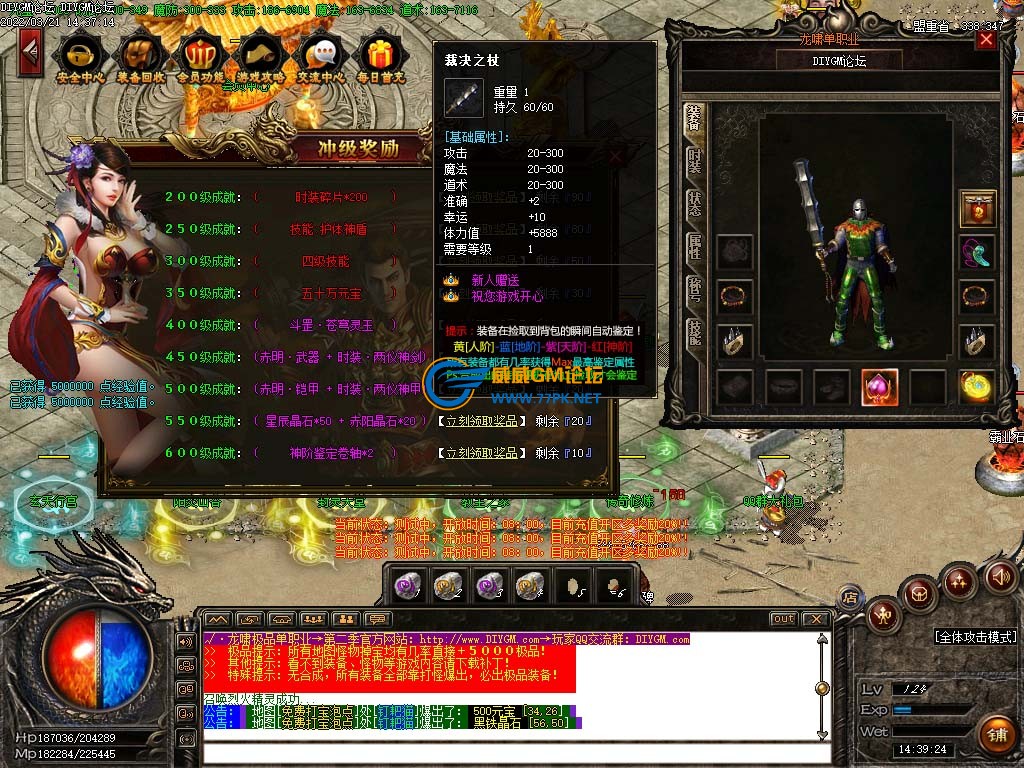Image resolution: width=1024 pixels, height=768 pixels.
Task: Switch to the 状态 status tab
Action: click(x=694, y=204)
